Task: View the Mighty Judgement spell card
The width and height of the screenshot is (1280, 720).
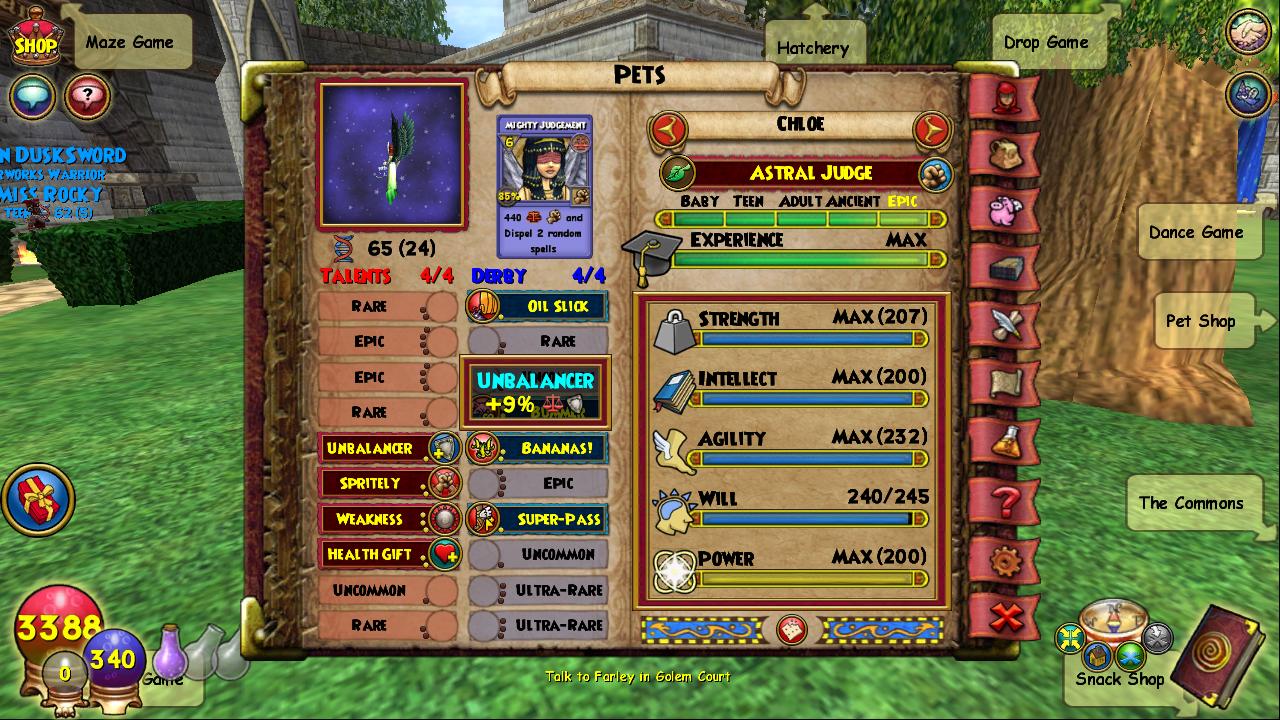Action: coord(545,186)
